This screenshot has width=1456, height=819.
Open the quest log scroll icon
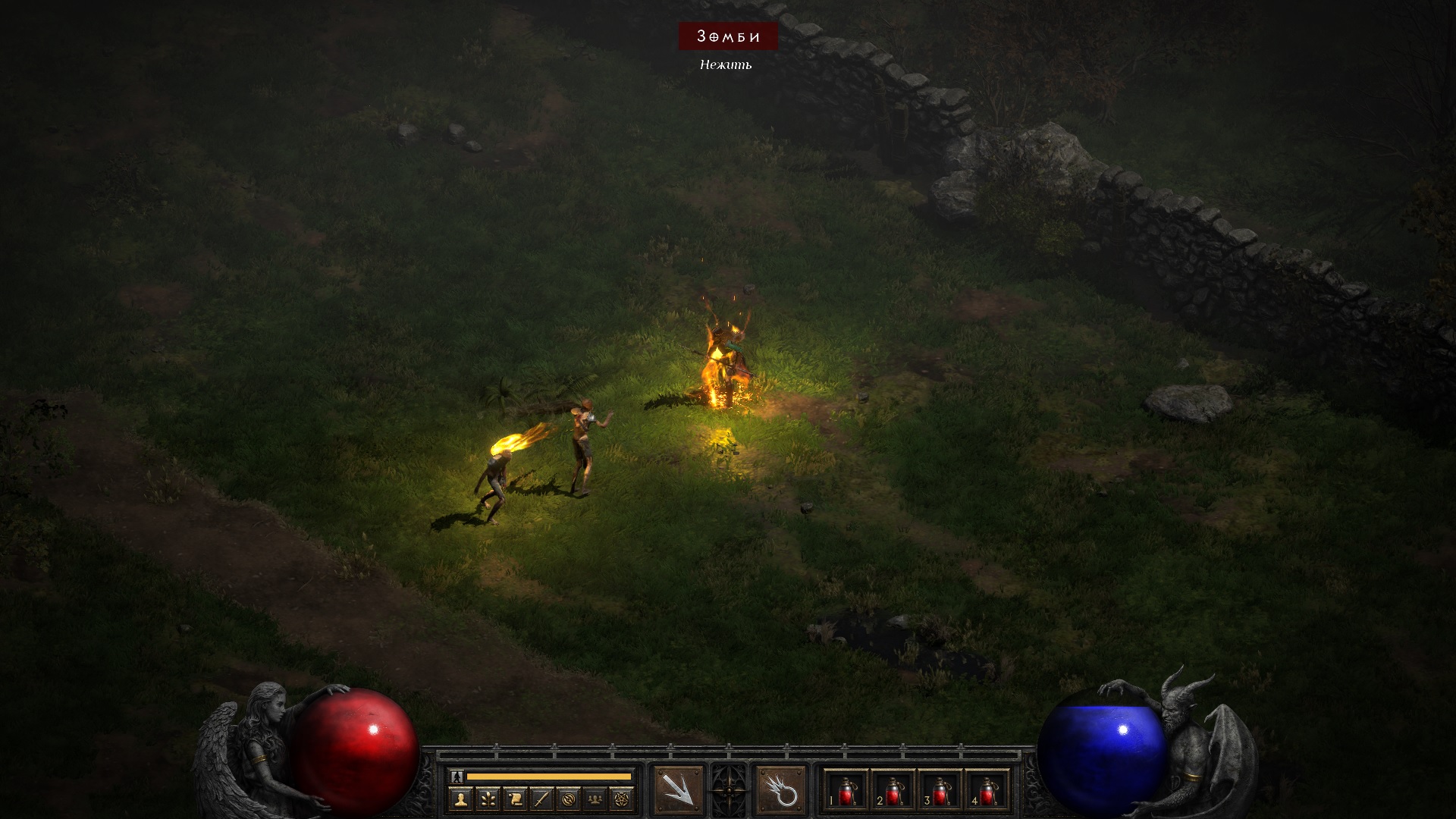[x=515, y=799]
